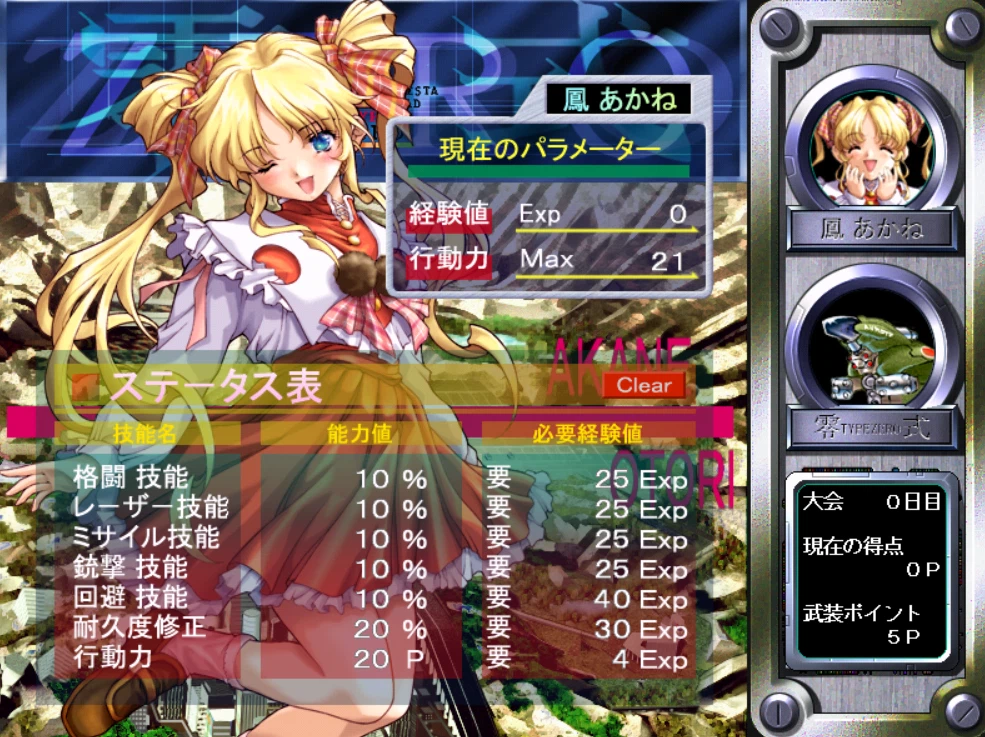Select the 行動力 stat row in the table
The height and width of the screenshot is (737, 985).
tap(113, 658)
